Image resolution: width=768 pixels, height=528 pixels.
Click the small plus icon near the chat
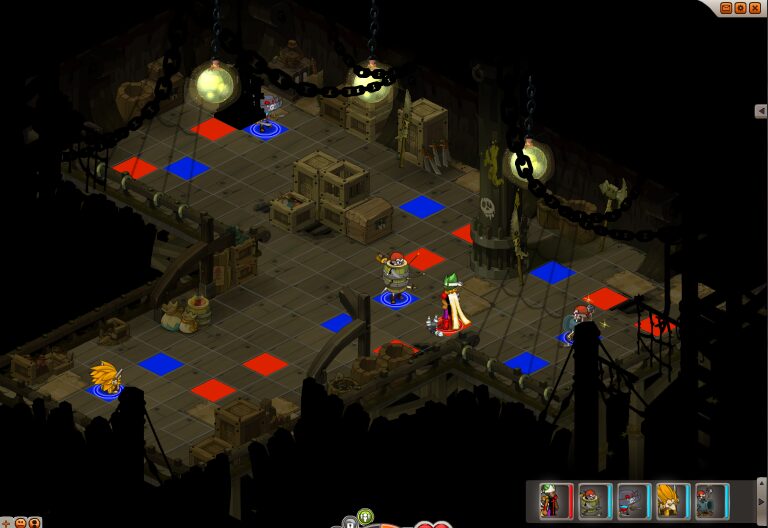[x=5, y=522]
